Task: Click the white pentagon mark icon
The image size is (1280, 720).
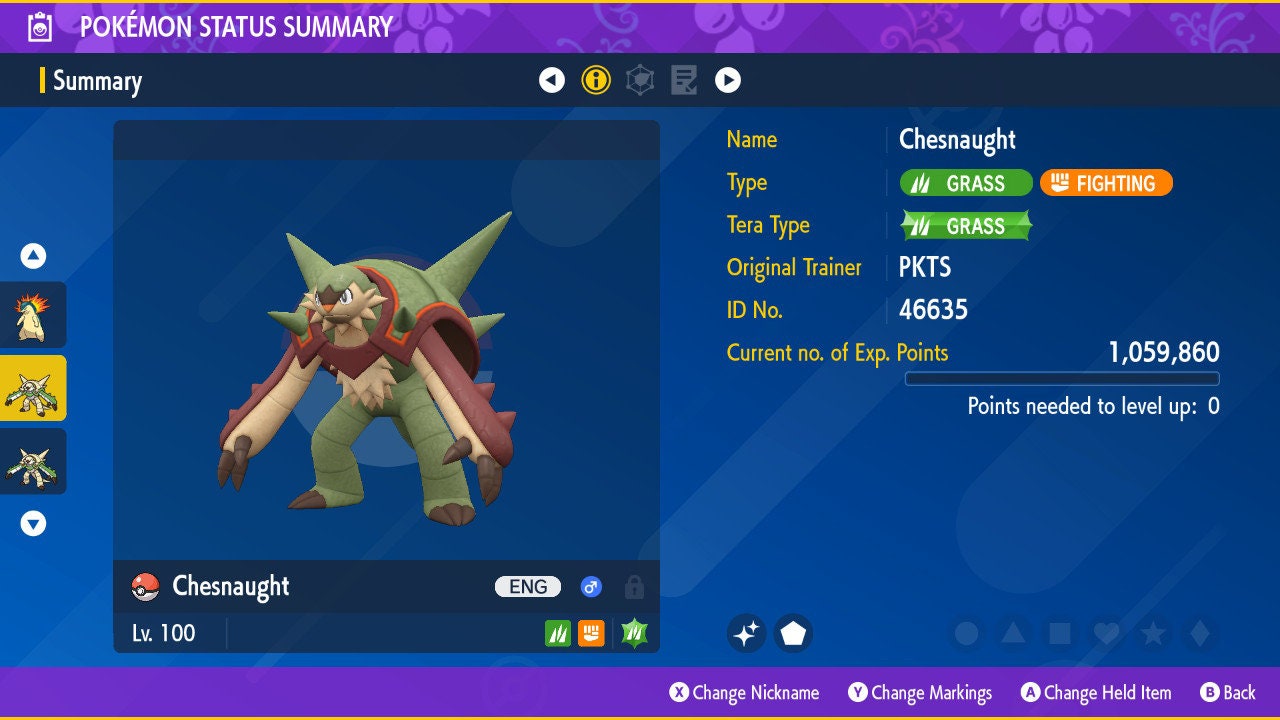Action: click(x=793, y=633)
